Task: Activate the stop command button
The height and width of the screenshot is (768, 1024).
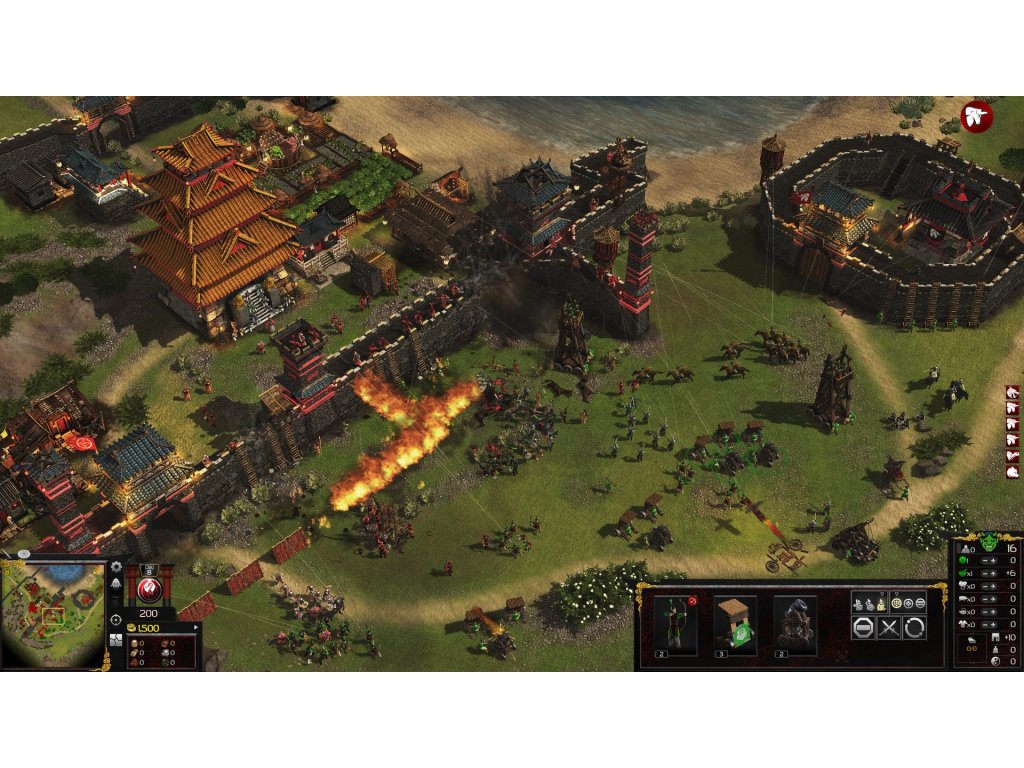Action: pyautogui.click(x=863, y=628)
